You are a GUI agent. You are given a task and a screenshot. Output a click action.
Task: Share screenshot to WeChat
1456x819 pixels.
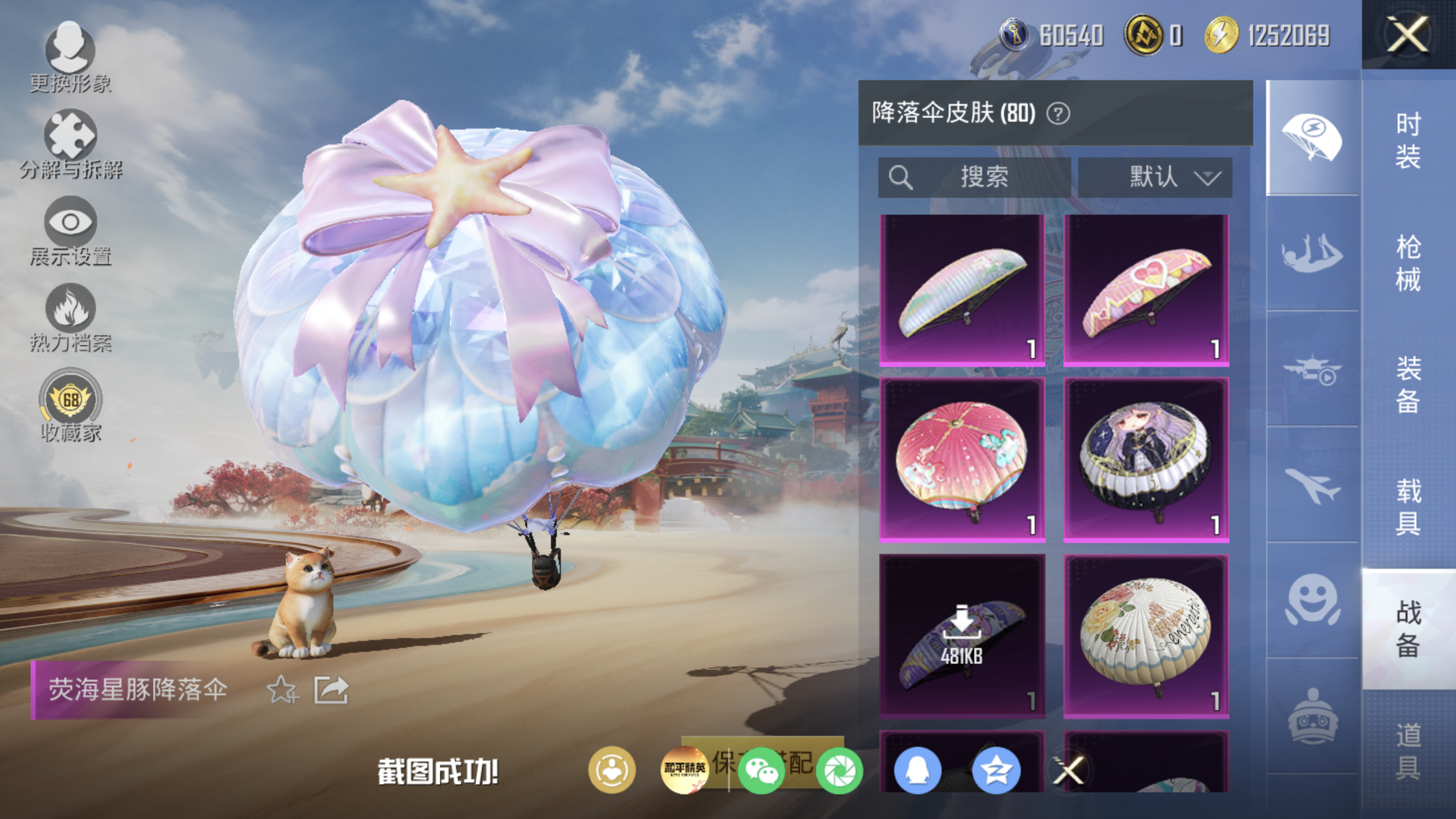tap(762, 770)
